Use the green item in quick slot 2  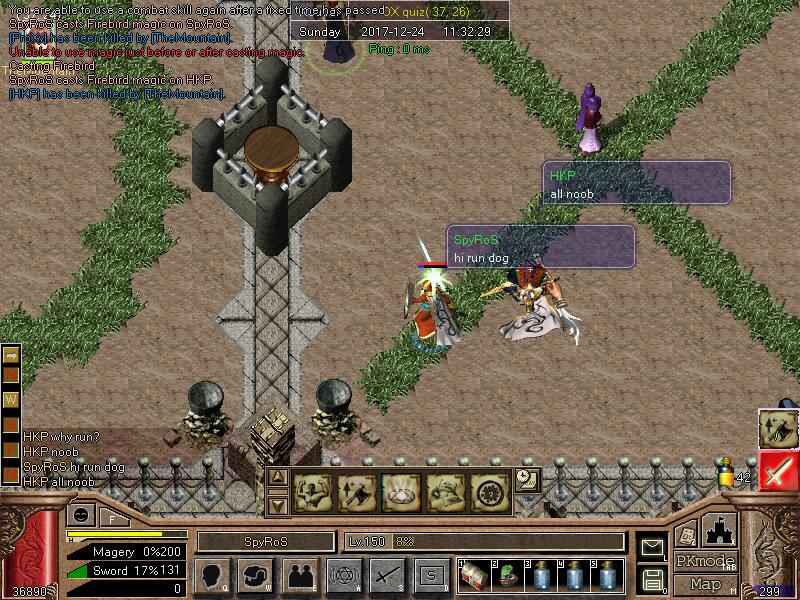[x=508, y=577]
